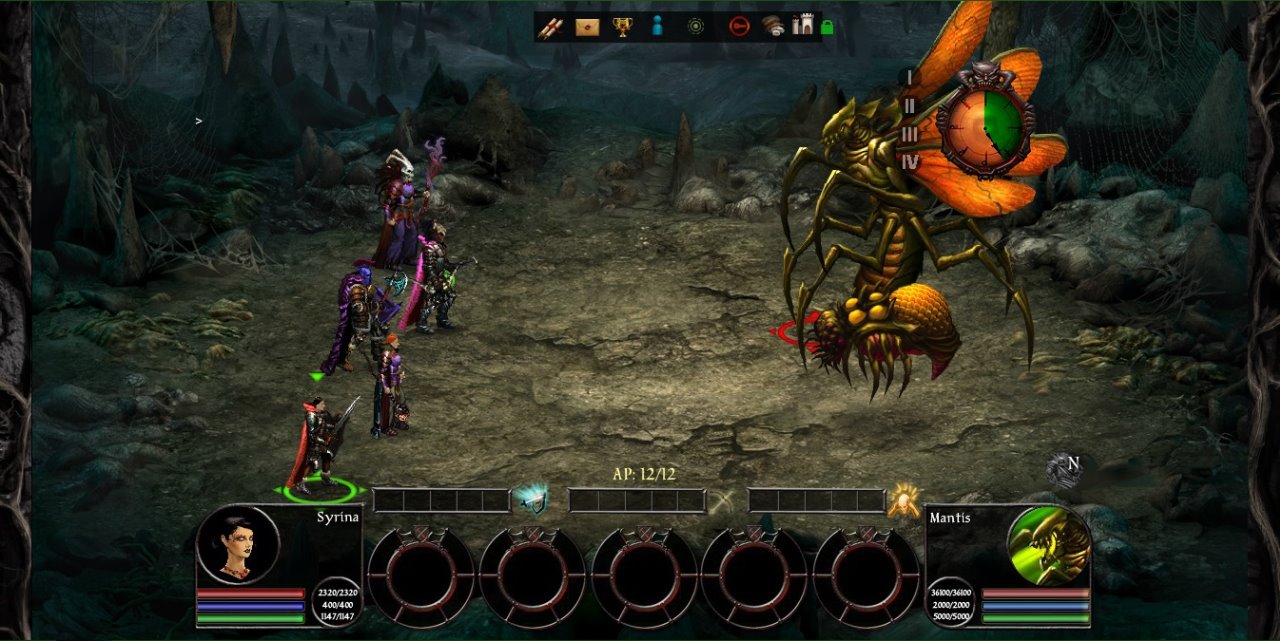The width and height of the screenshot is (1280, 641).
Task: Choose the crossed swords action icon
Action: 723,500
